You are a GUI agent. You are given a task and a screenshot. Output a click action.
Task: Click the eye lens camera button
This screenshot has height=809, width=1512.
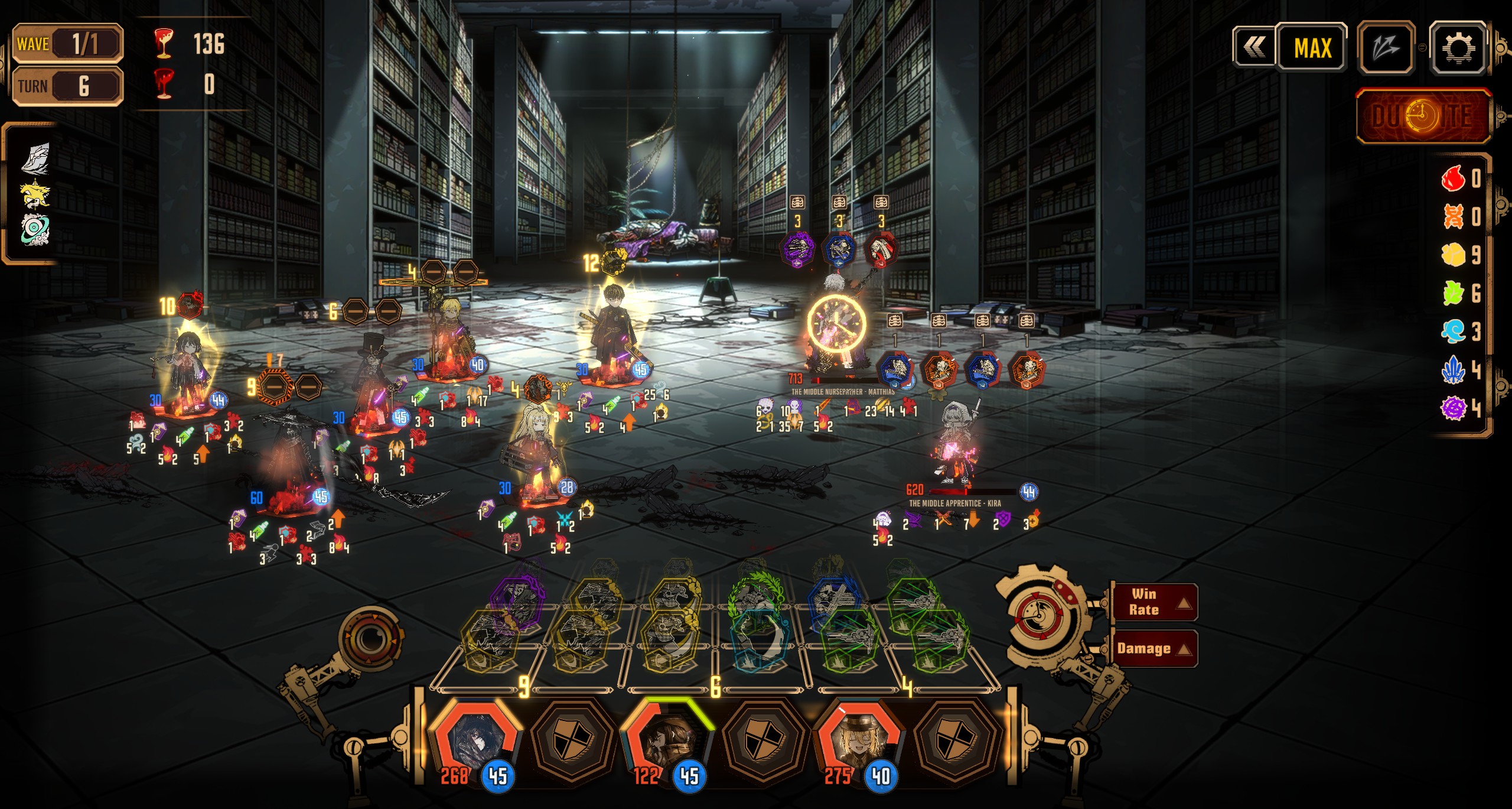370,638
